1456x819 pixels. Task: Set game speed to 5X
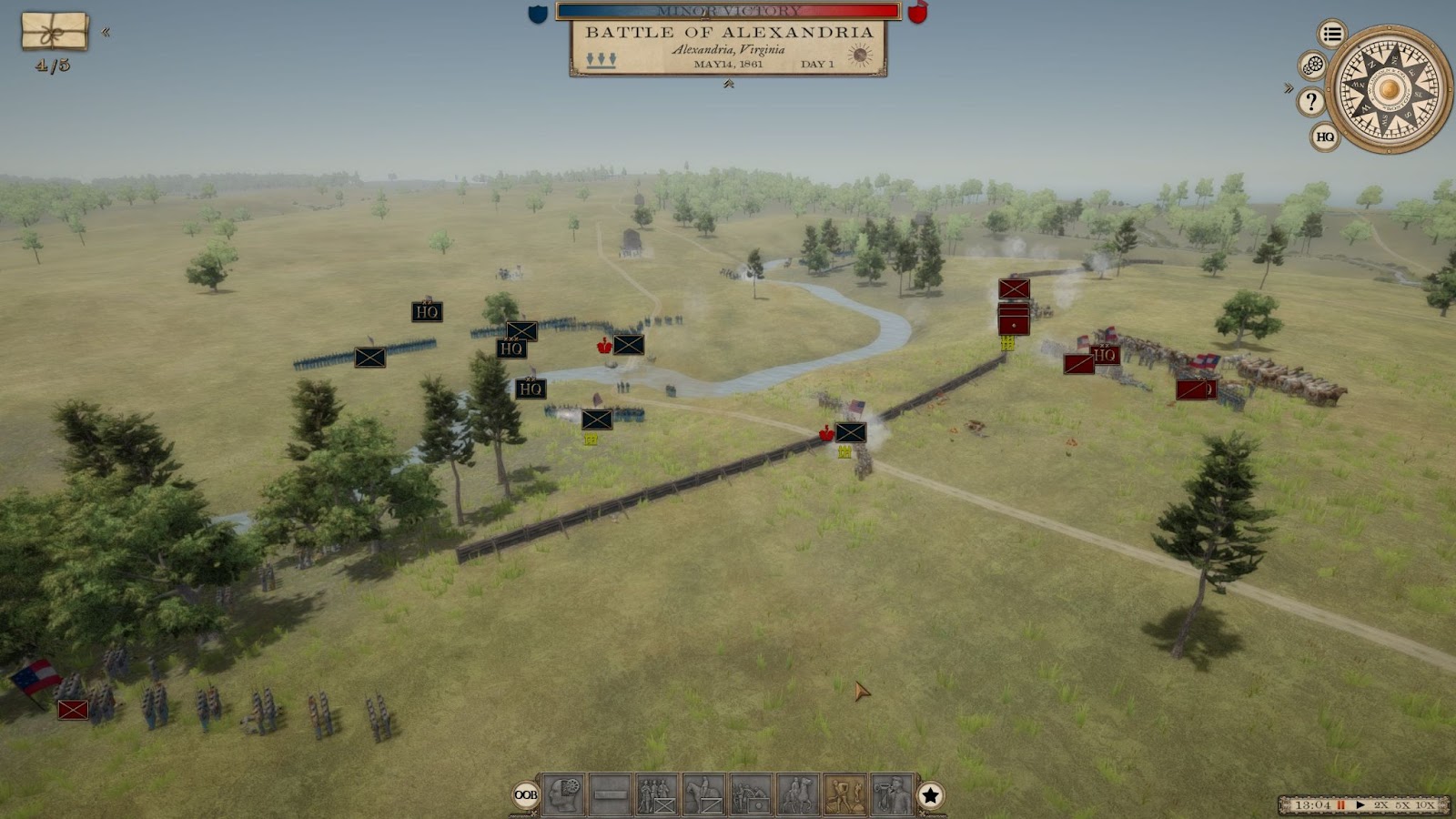pyautogui.click(x=1402, y=805)
